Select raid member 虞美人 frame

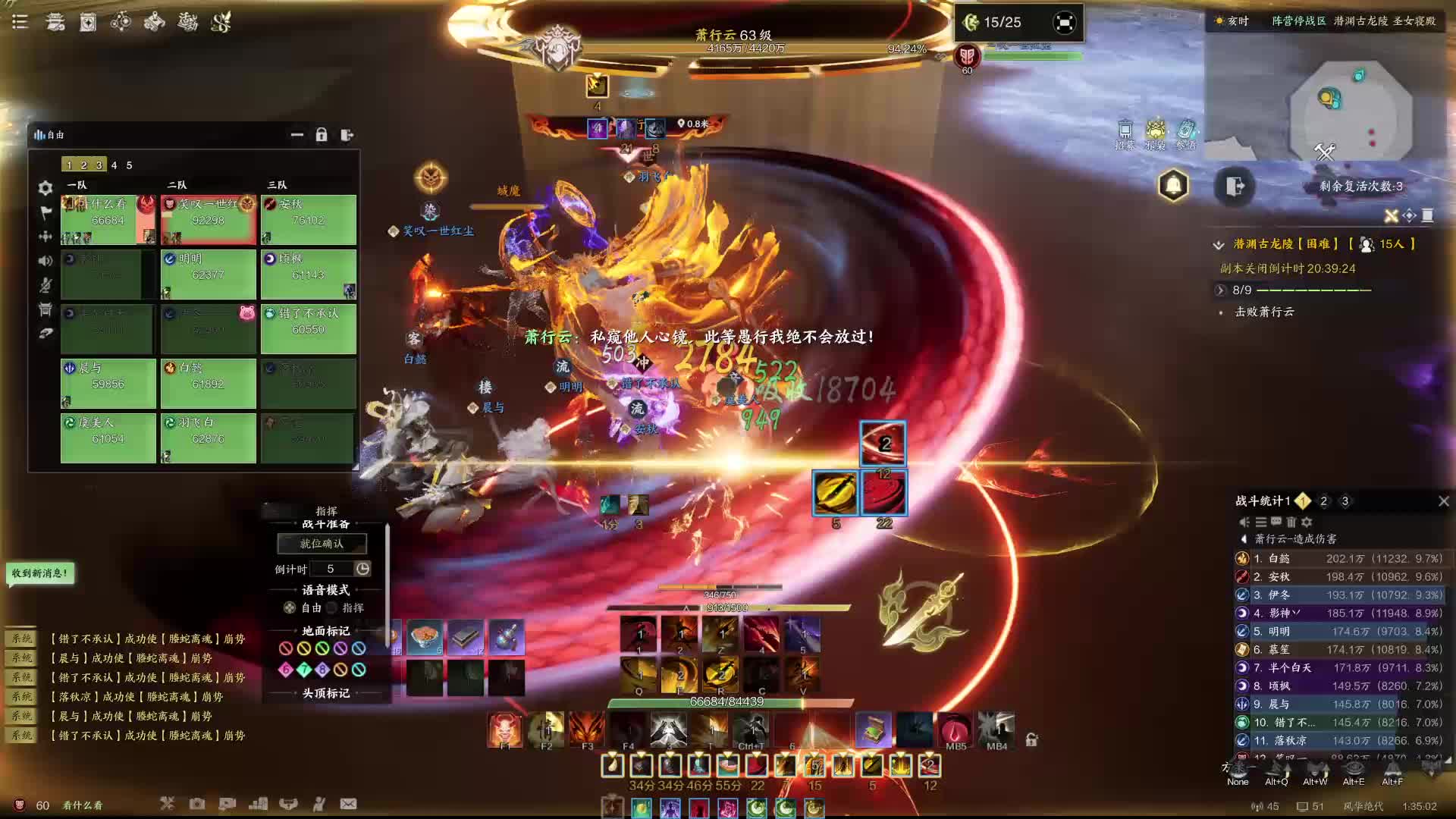108,438
